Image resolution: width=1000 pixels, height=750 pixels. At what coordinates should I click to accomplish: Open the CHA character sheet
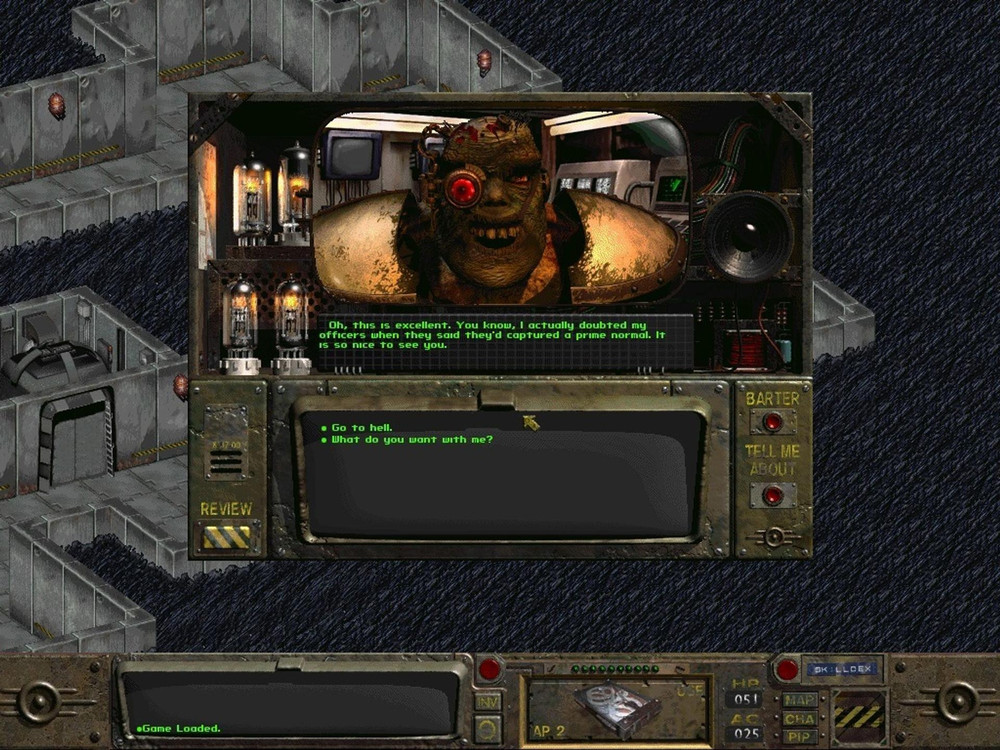(x=799, y=718)
